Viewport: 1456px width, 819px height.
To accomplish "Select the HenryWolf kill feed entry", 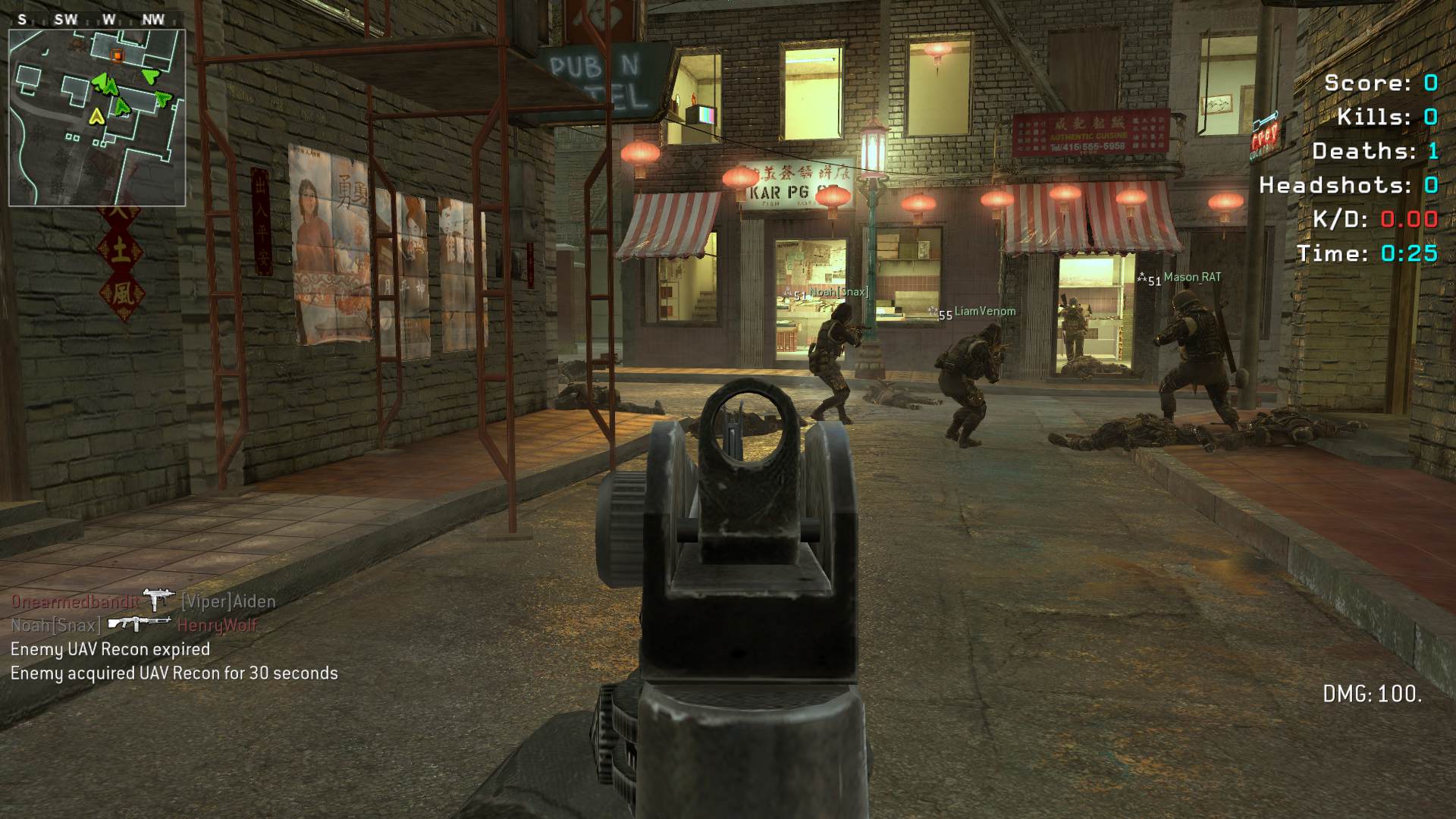I will point(217,626).
